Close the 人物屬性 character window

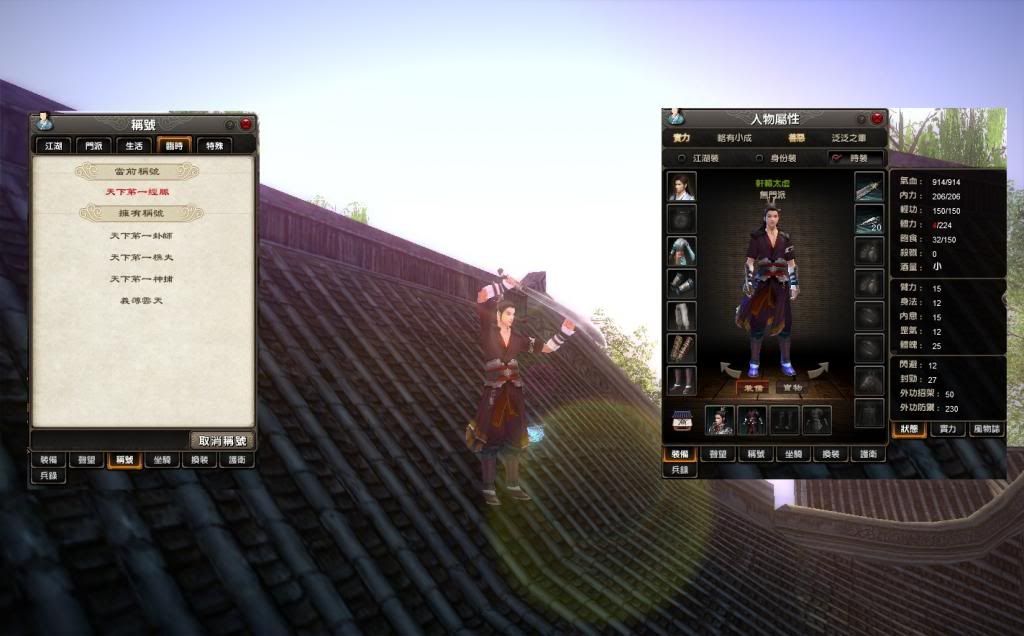(x=877, y=119)
